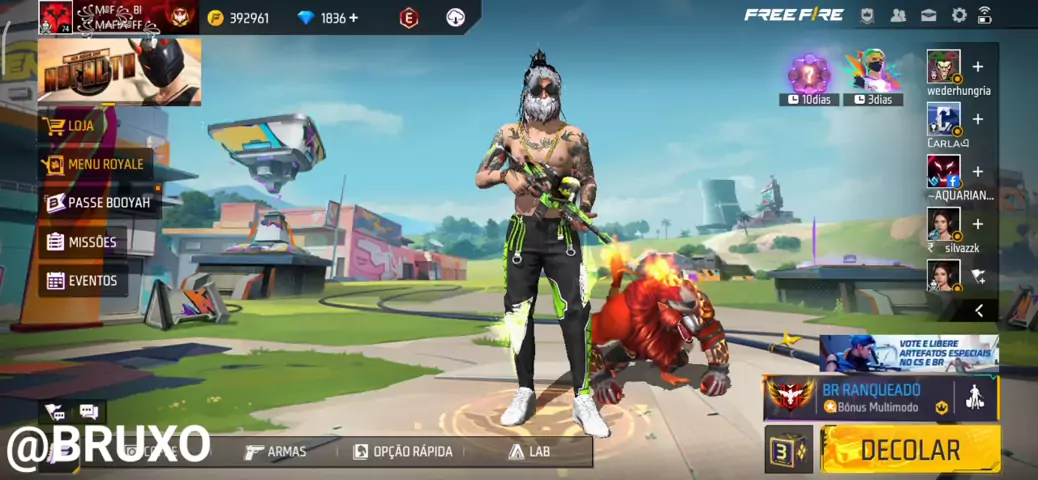Collapse the friends list panel

point(979,311)
